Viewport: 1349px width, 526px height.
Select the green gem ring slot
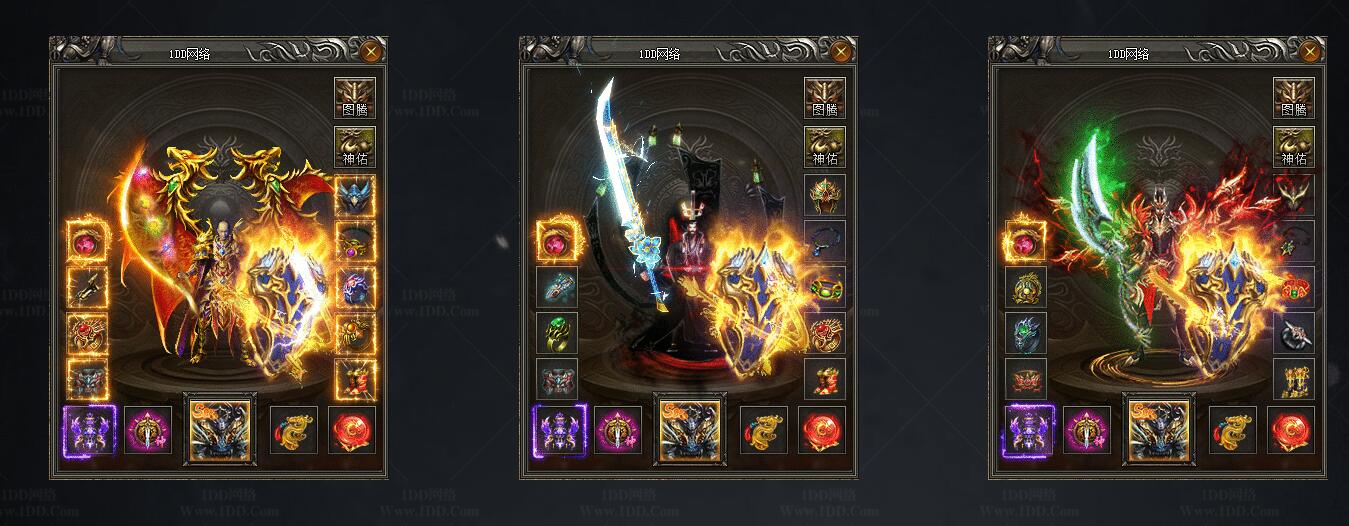tap(556, 333)
